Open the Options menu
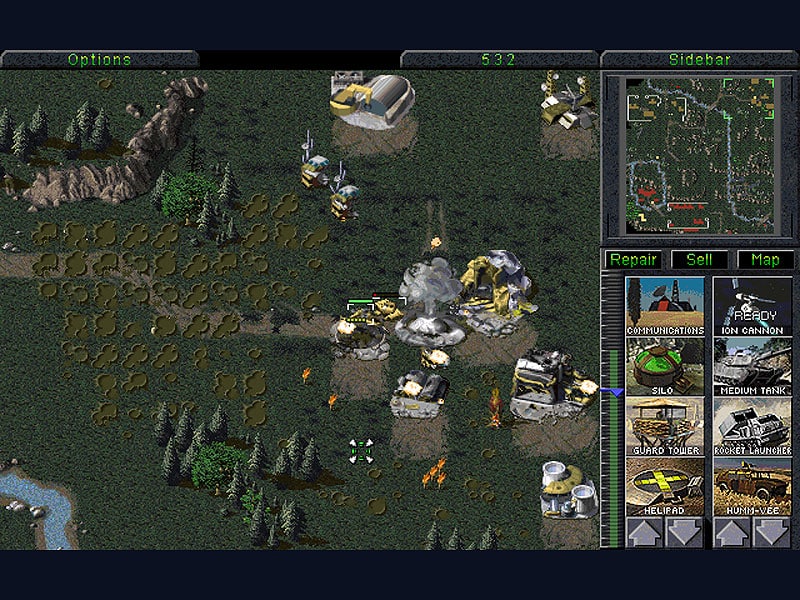This screenshot has height=600, width=800. click(x=99, y=59)
